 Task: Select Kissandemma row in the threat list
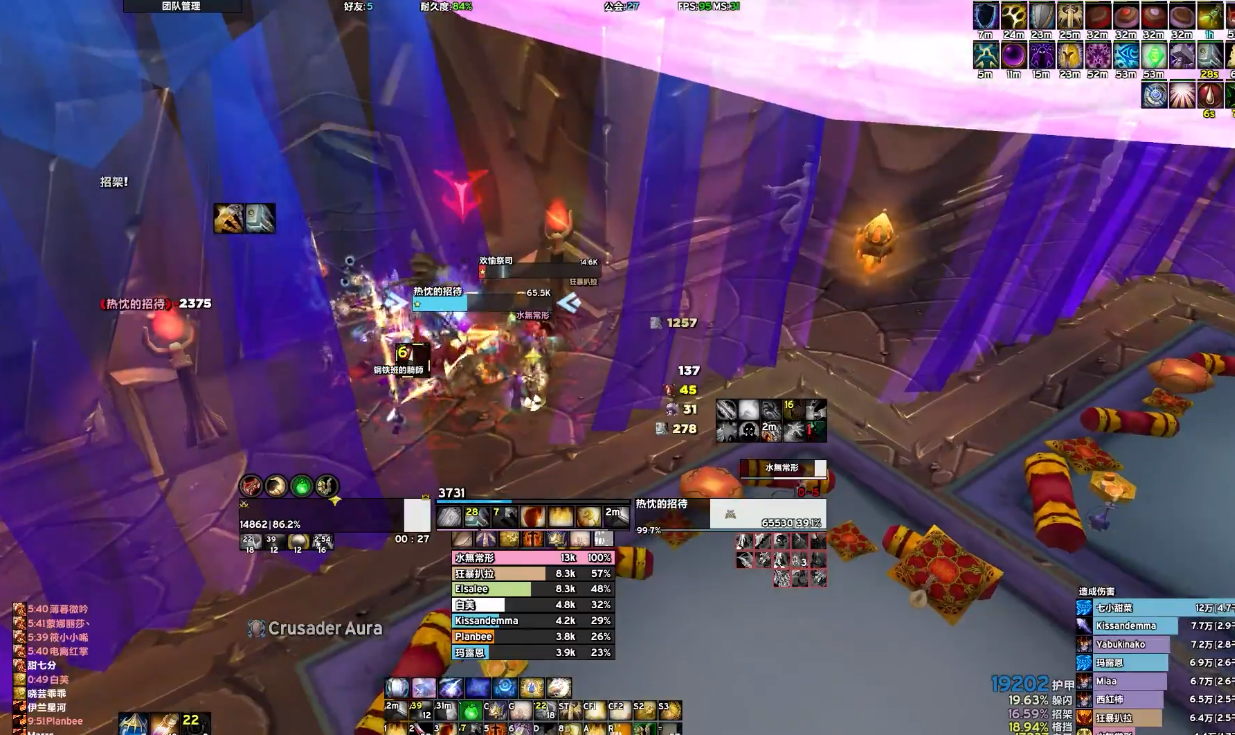[532, 620]
